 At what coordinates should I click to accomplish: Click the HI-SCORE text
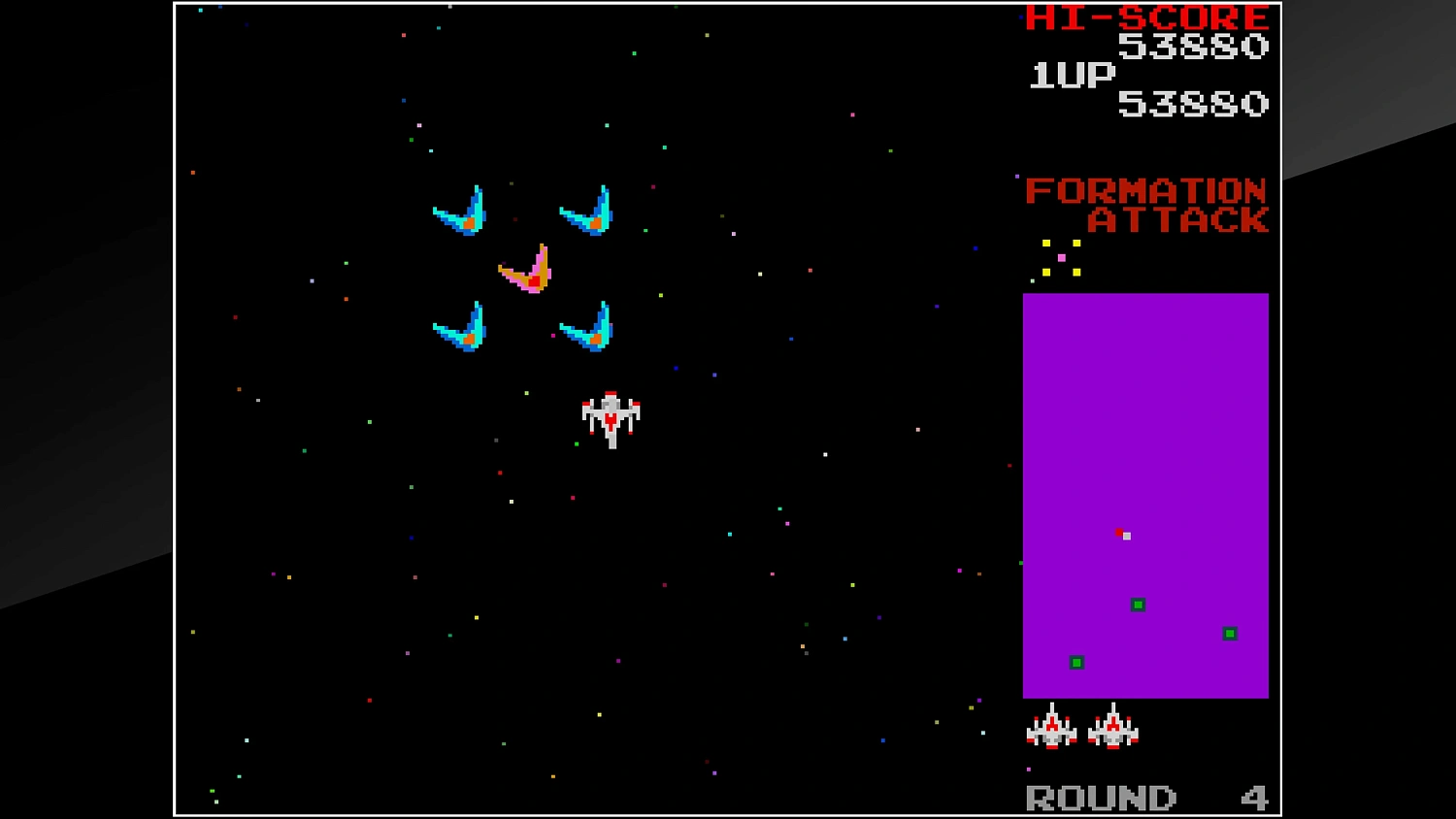(x=1145, y=16)
